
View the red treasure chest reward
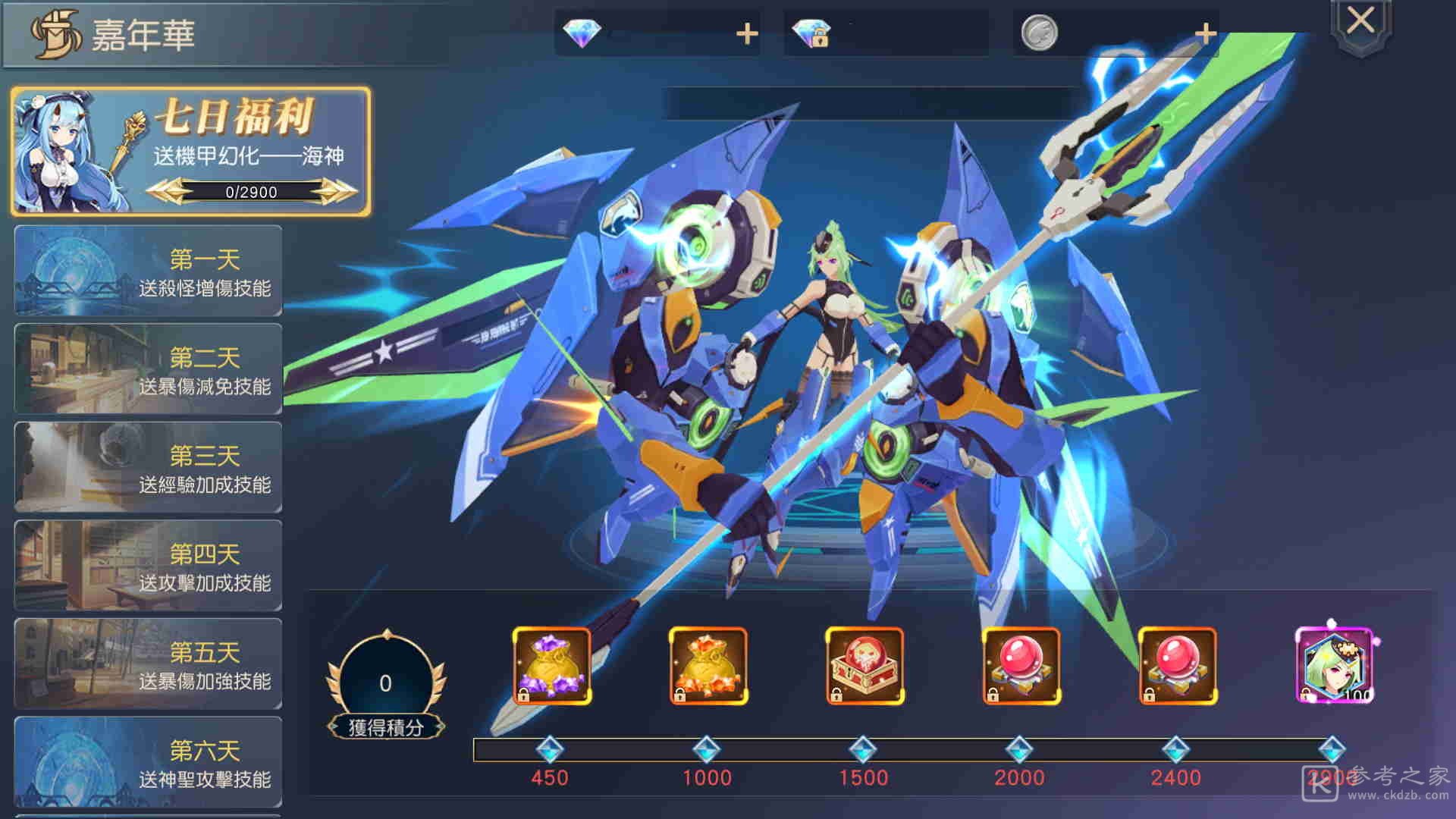tap(864, 667)
